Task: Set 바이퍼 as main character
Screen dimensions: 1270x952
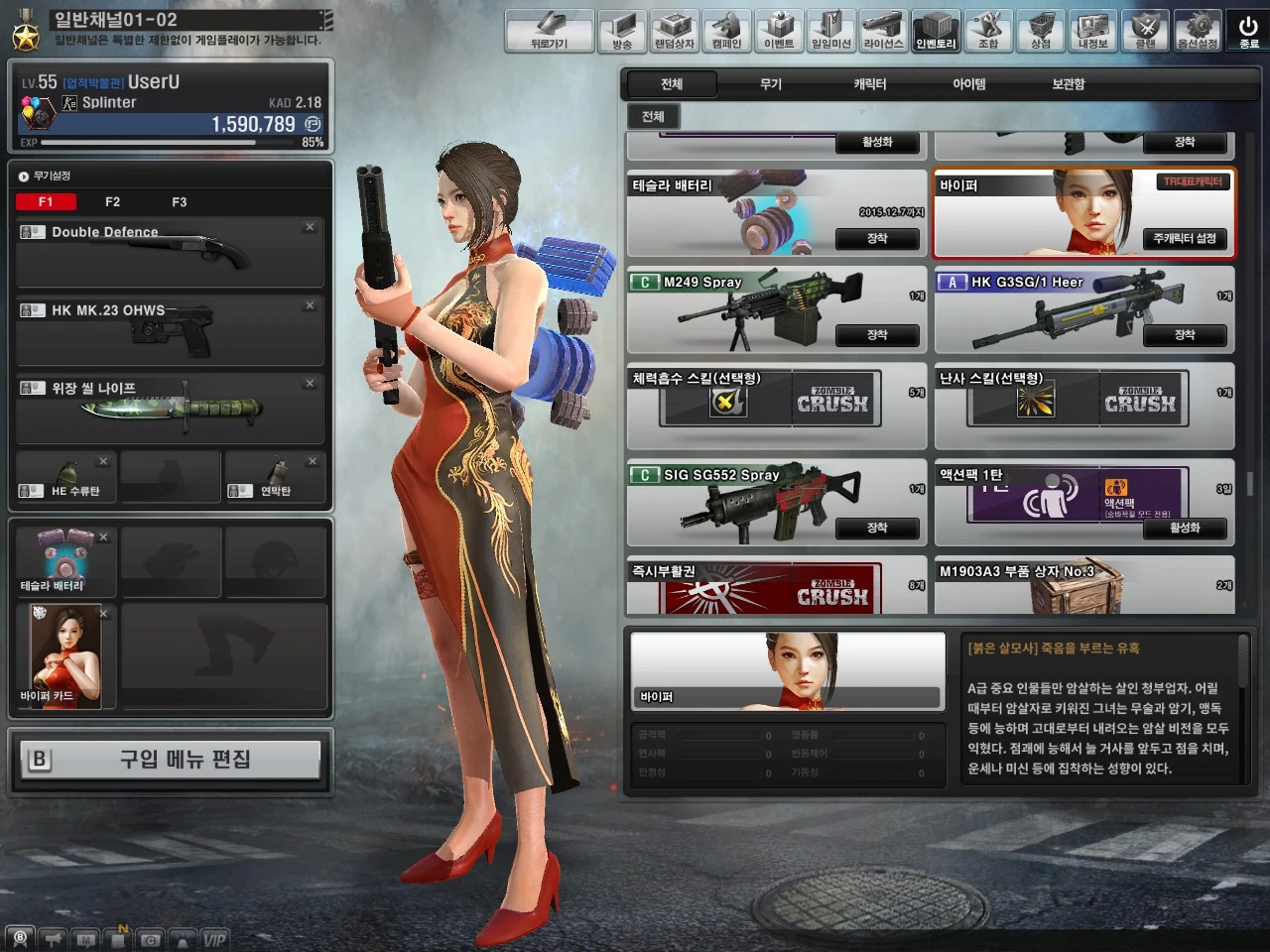Action: tap(1185, 239)
